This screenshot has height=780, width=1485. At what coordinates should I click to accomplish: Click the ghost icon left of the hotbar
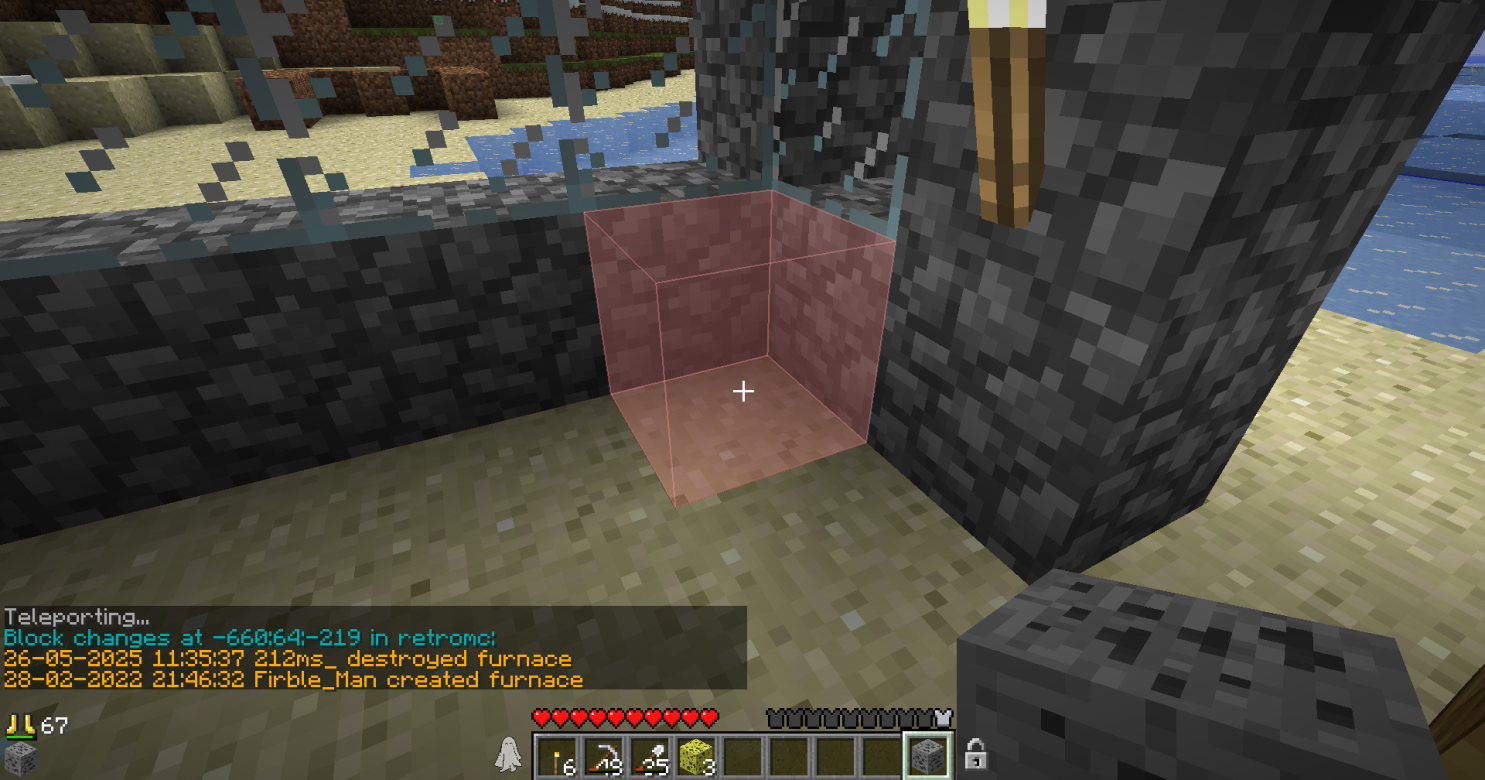pos(508,755)
